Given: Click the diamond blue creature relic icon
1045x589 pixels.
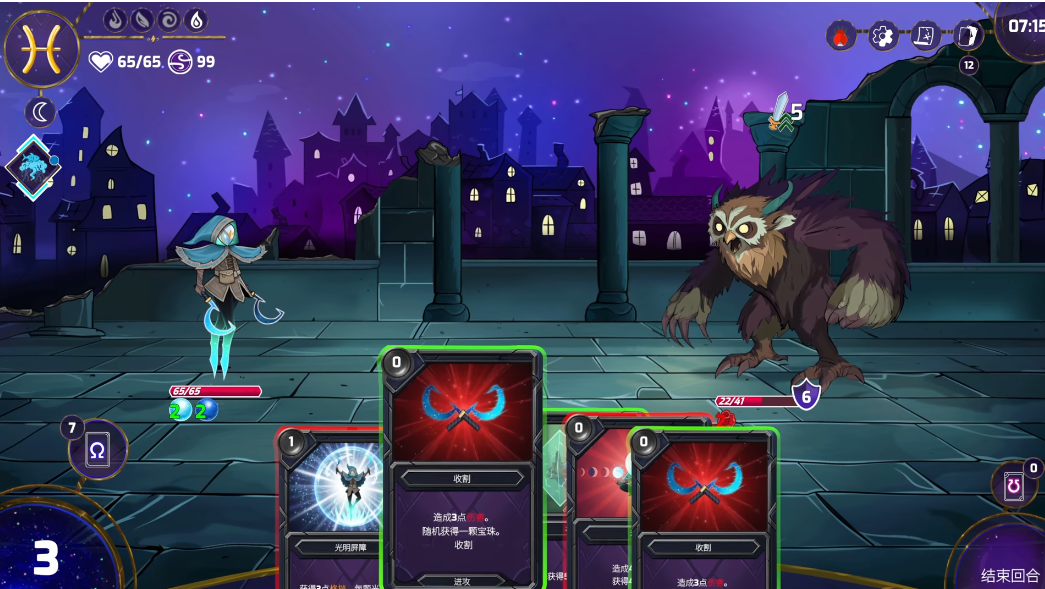Looking at the screenshot, I should pyautogui.click(x=33, y=168).
